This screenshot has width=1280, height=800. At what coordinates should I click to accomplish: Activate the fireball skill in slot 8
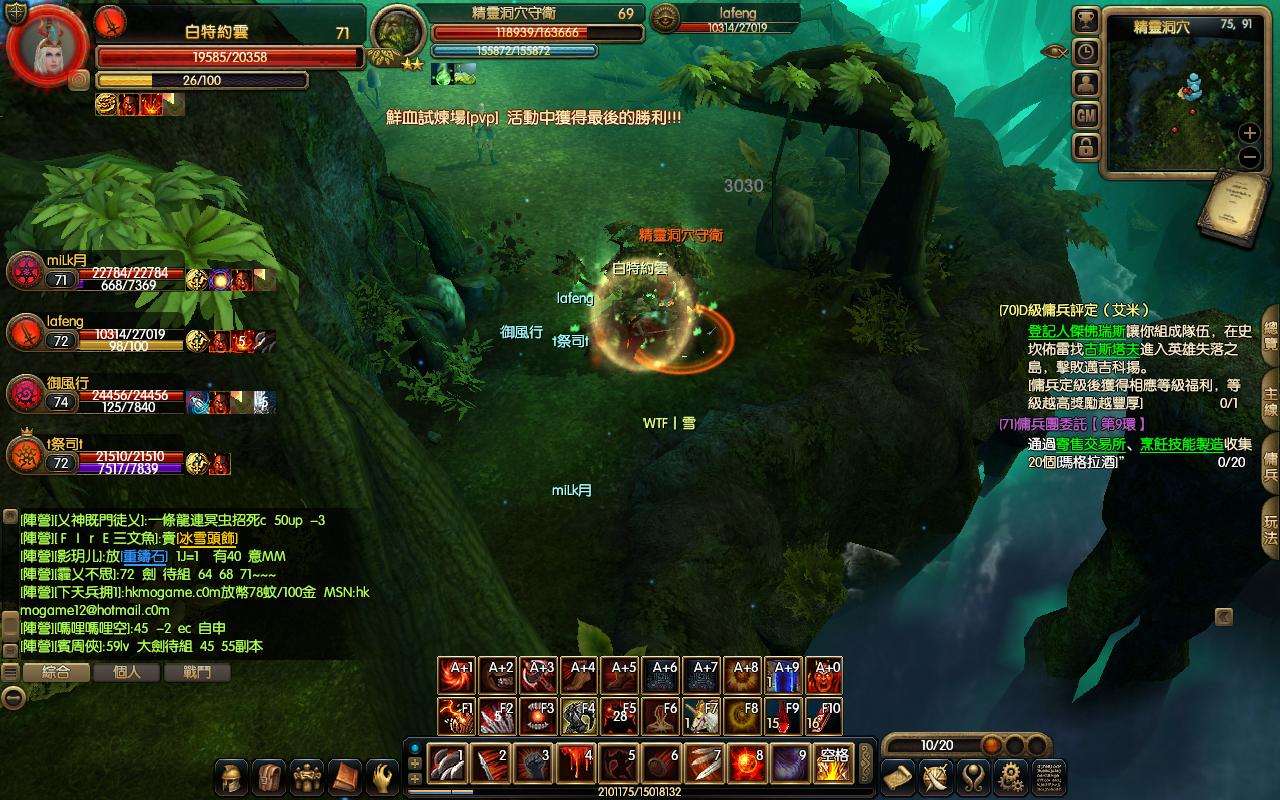[x=747, y=765]
